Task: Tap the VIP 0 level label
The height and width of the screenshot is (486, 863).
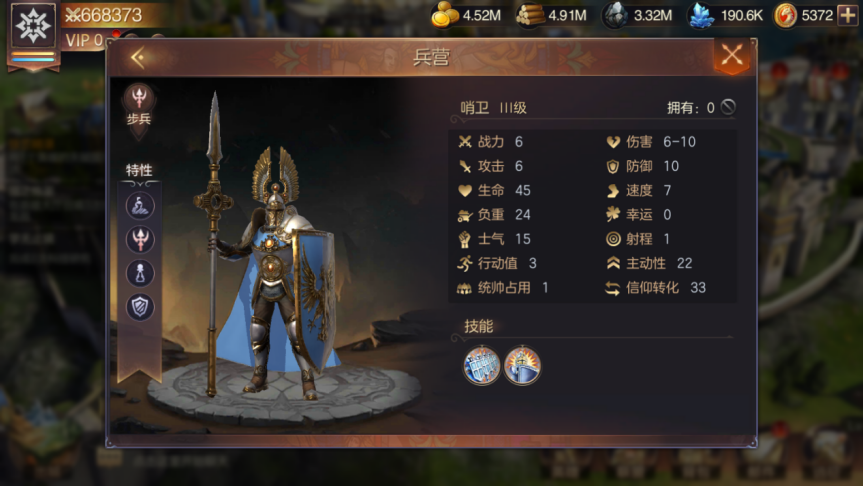Action: tap(84, 40)
